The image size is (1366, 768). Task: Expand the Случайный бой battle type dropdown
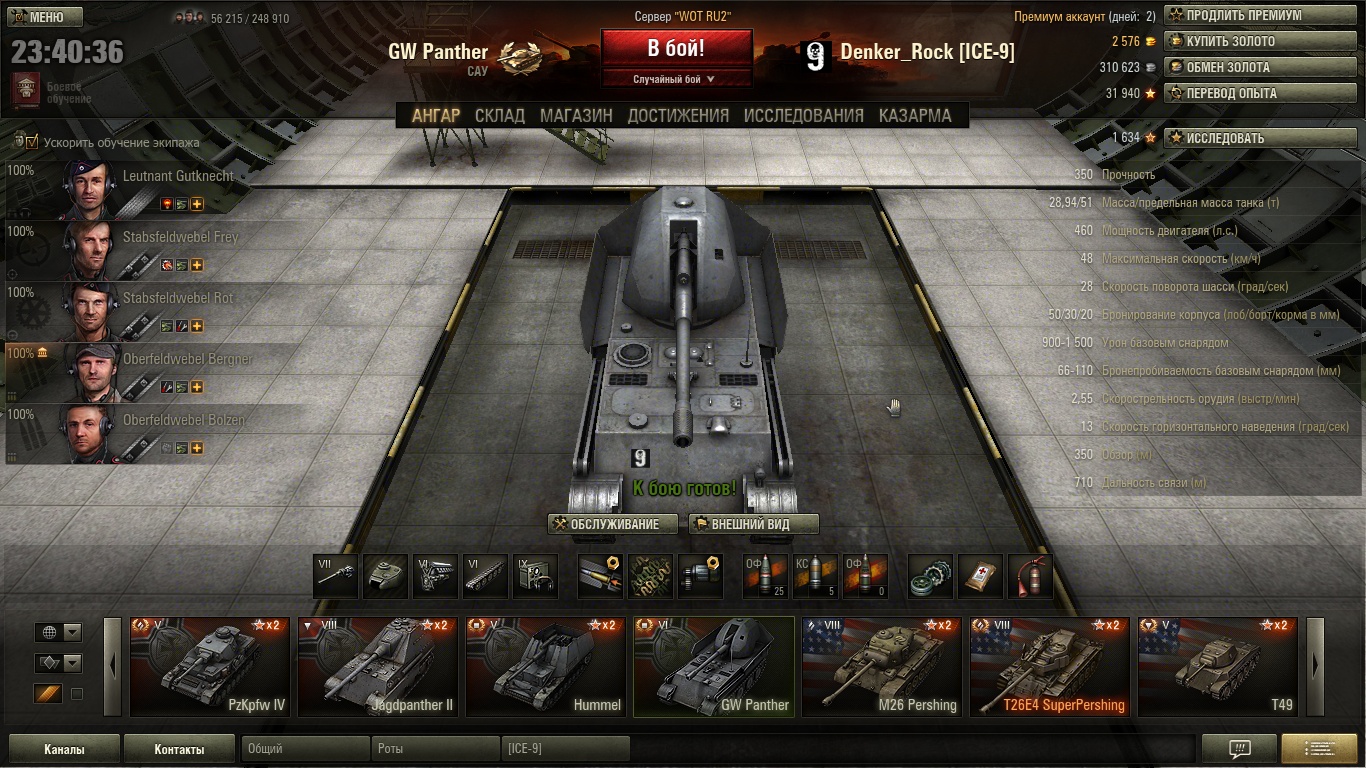point(676,79)
